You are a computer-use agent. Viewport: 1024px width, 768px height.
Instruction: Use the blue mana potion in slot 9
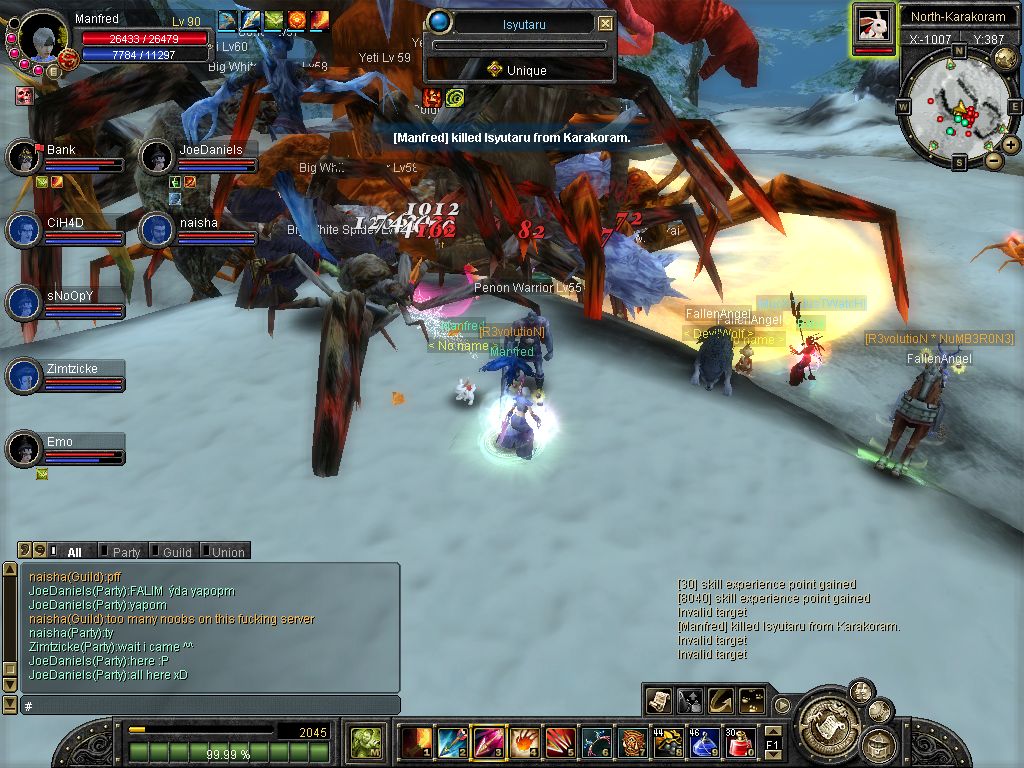pyautogui.click(x=705, y=743)
